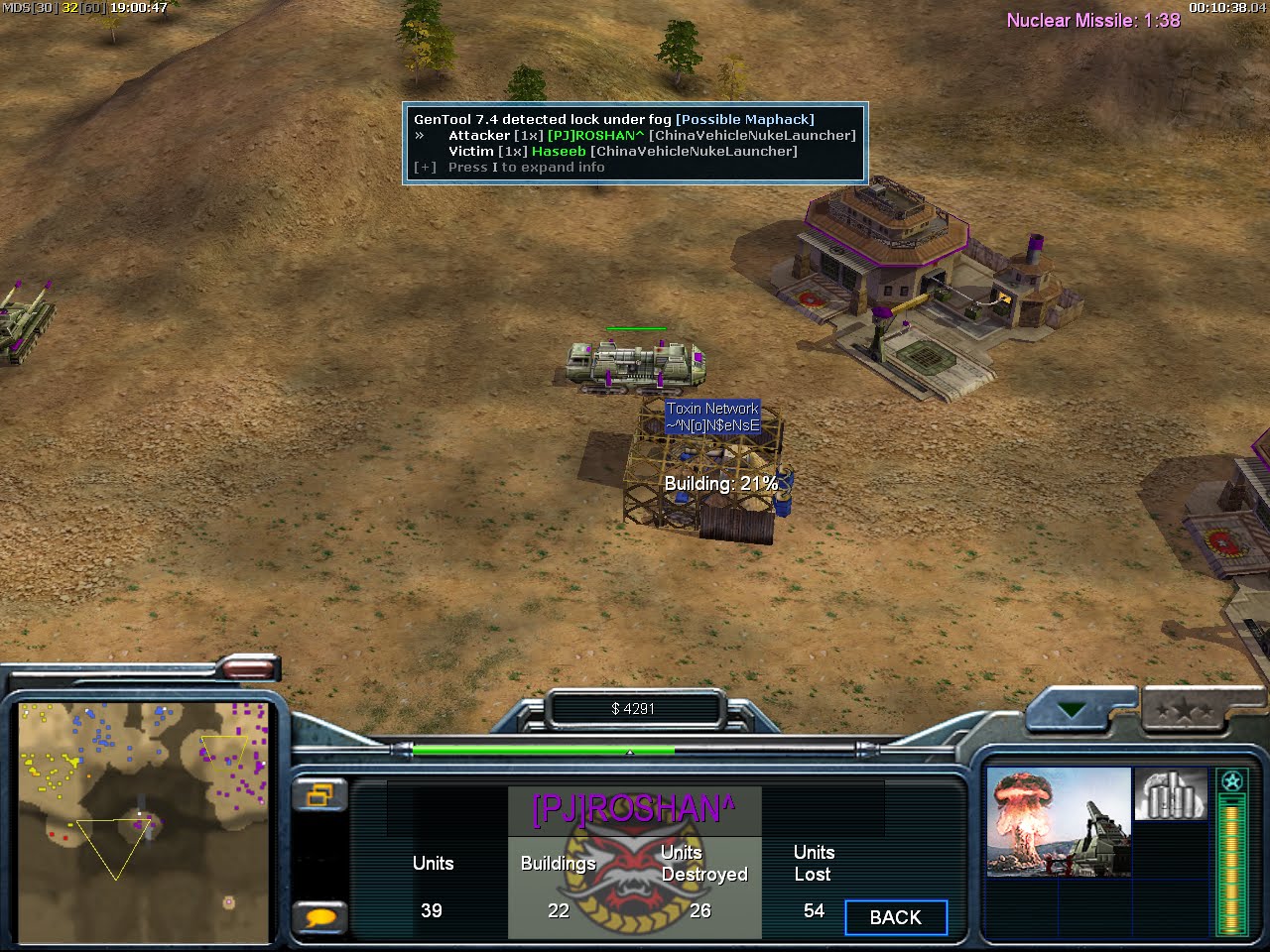Click the veterancy star emblem above experience bar
This screenshot has height=952, width=1270.
click(x=1231, y=781)
